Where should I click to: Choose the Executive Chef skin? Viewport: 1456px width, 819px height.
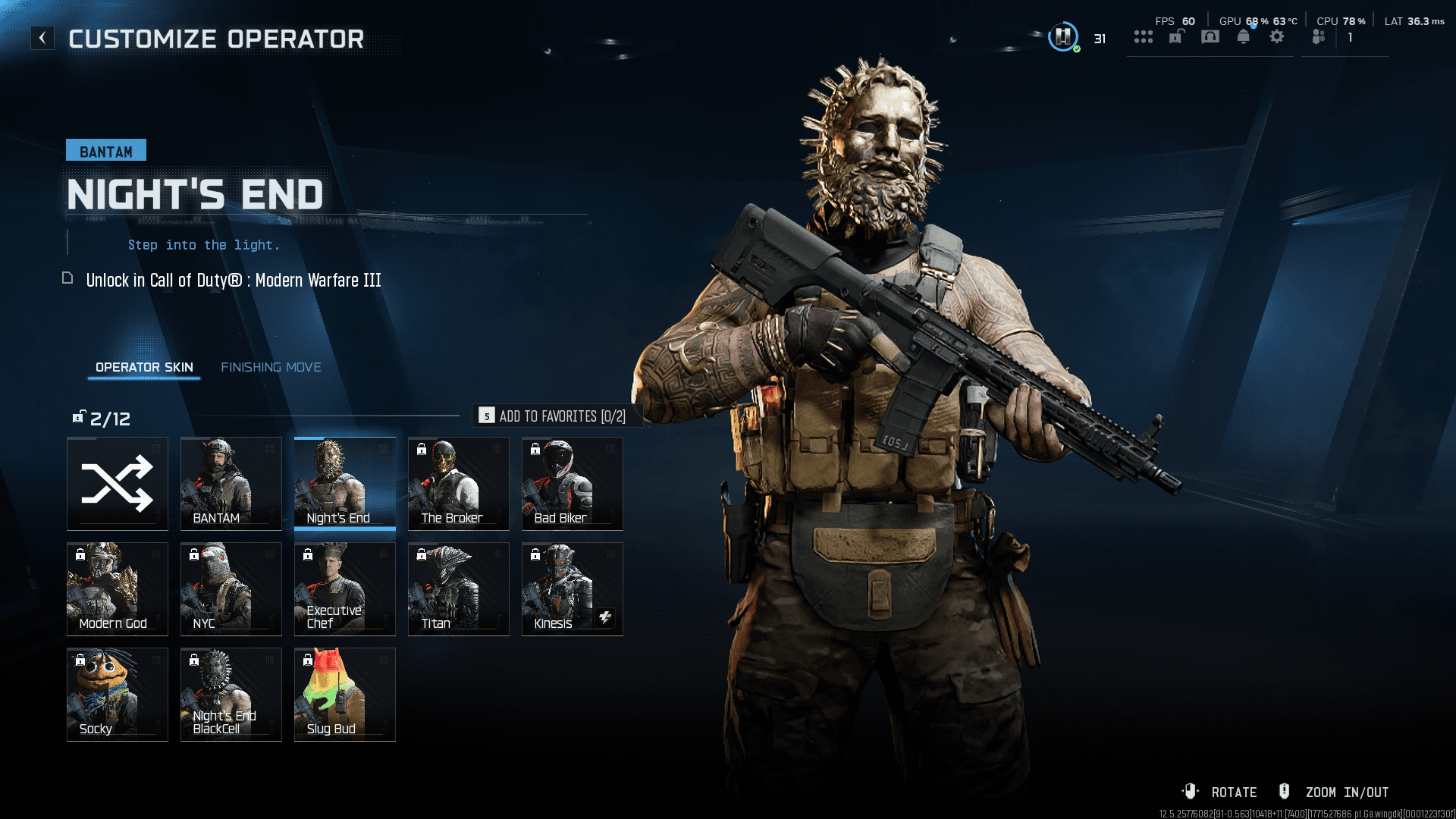pyautogui.click(x=345, y=589)
